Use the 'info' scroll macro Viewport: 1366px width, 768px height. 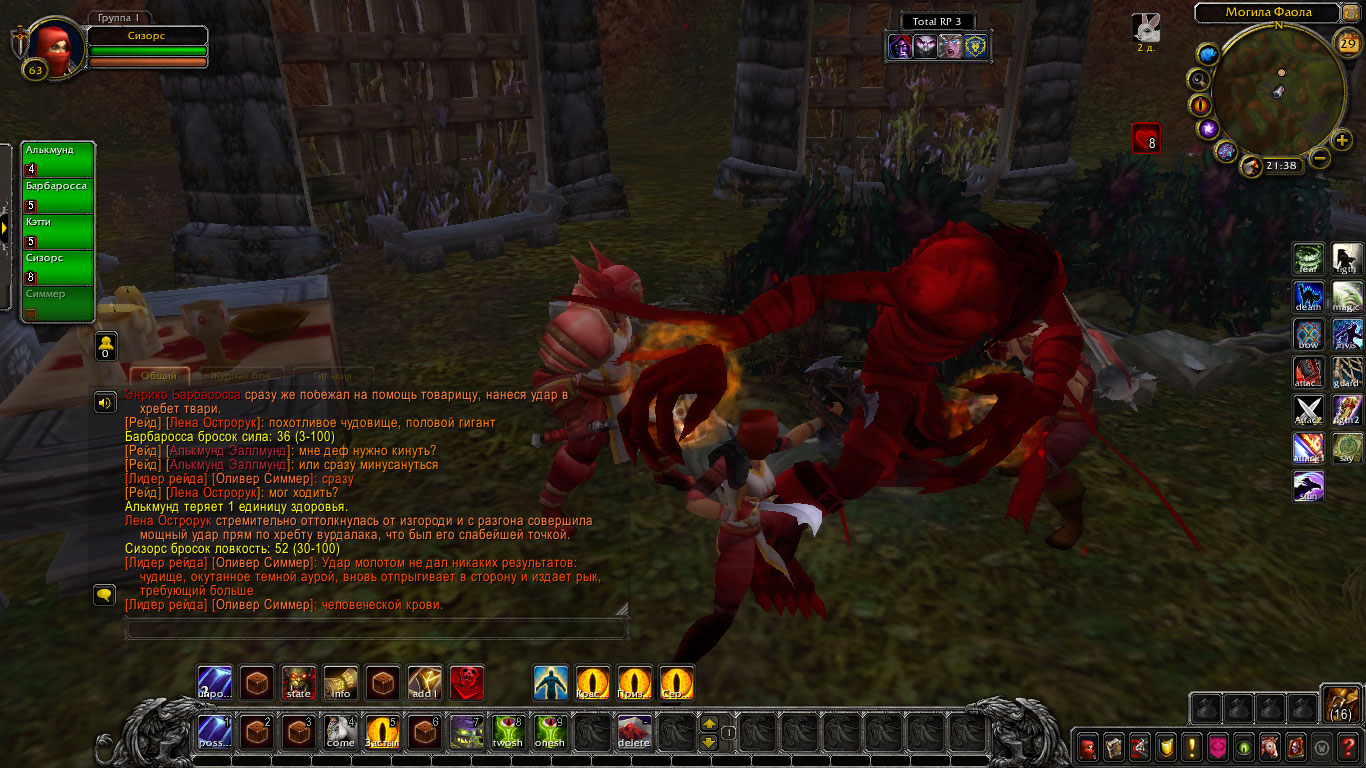[341, 683]
